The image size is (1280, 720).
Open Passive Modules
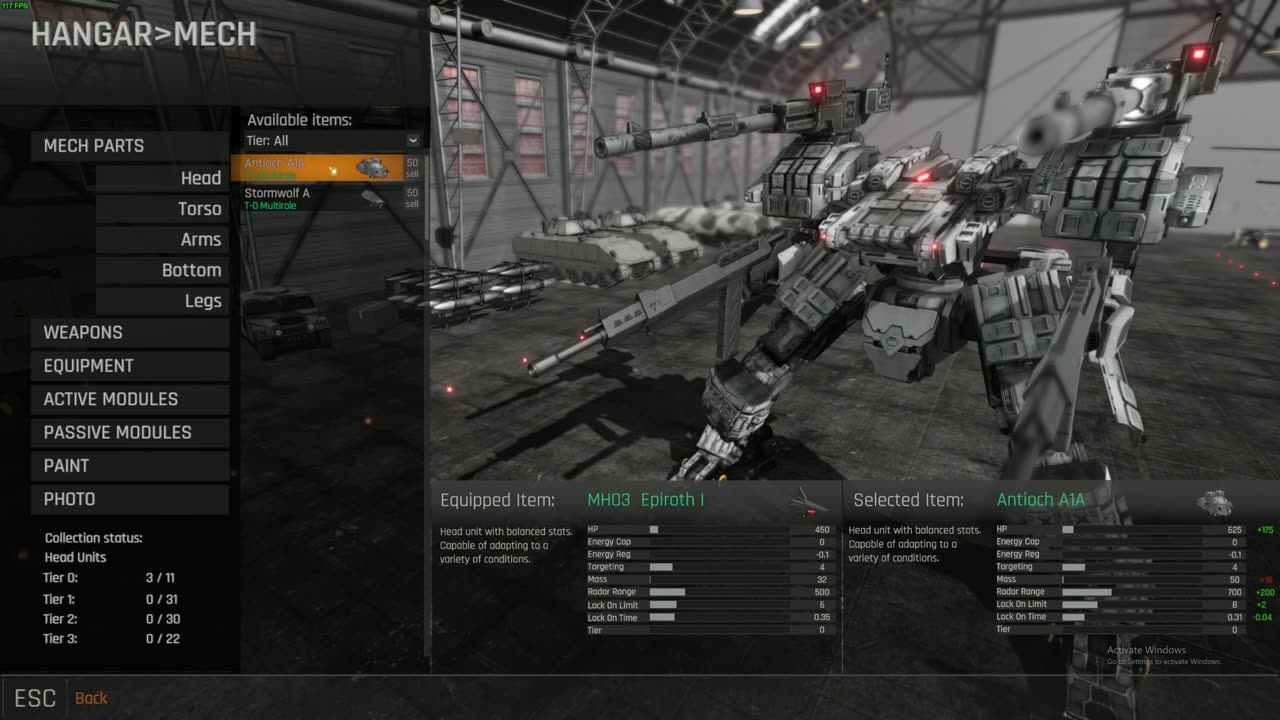(130, 432)
